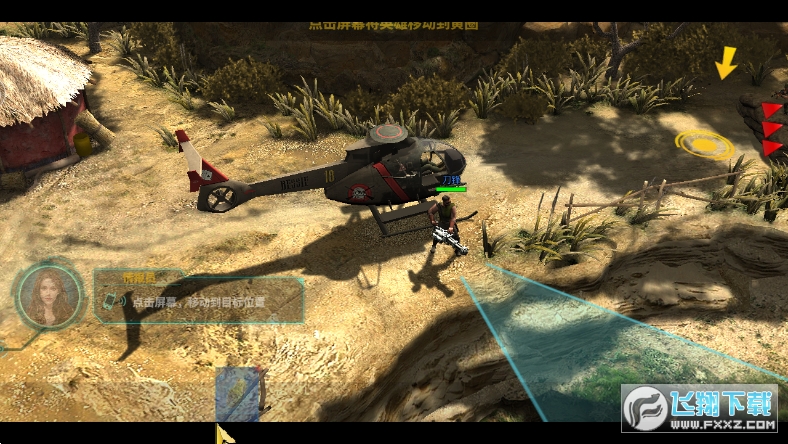
Task: Tap the tutorial dialogue message box
Action: [x=198, y=299]
